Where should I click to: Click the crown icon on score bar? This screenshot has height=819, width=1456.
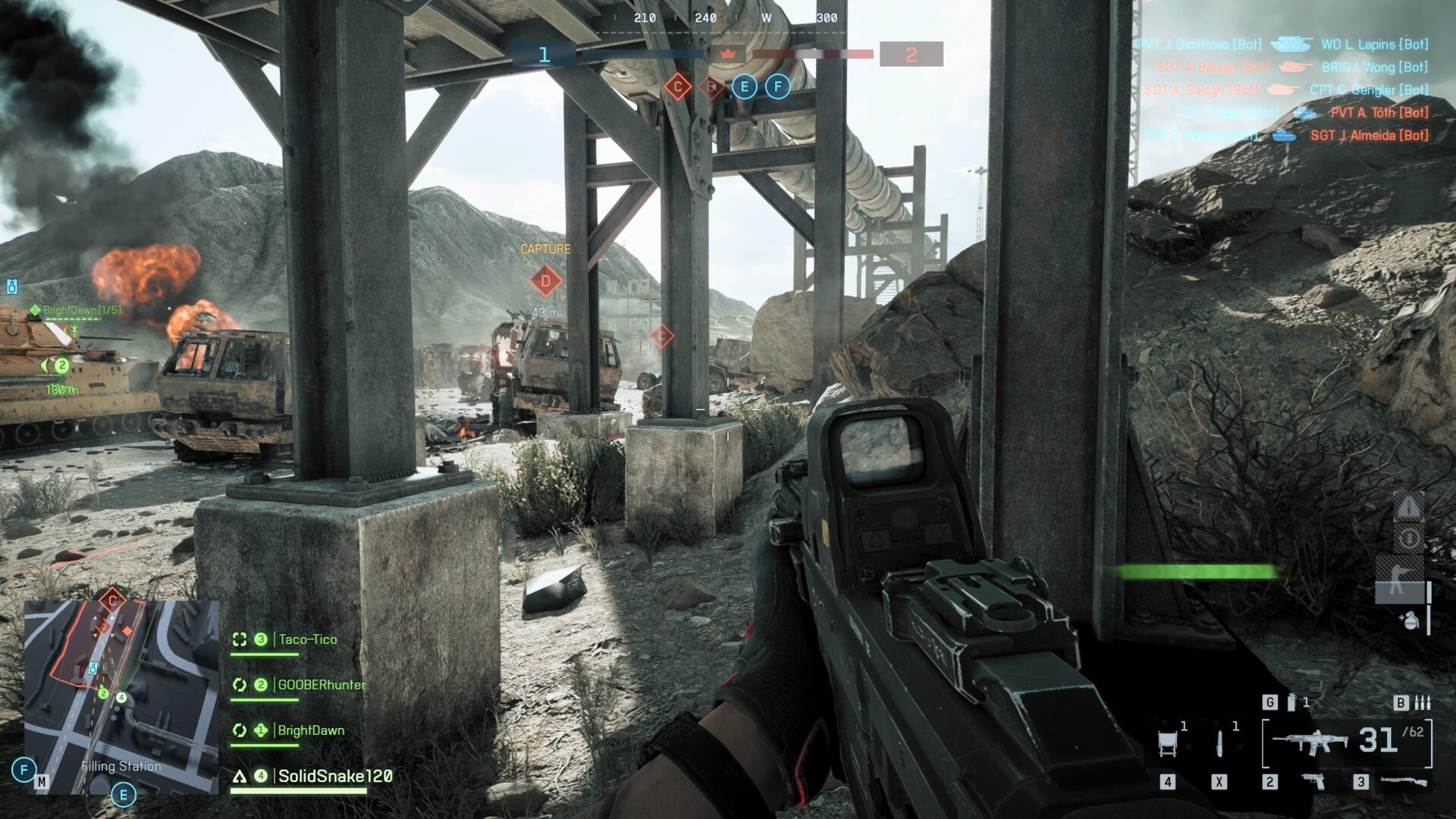click(728, 54)
